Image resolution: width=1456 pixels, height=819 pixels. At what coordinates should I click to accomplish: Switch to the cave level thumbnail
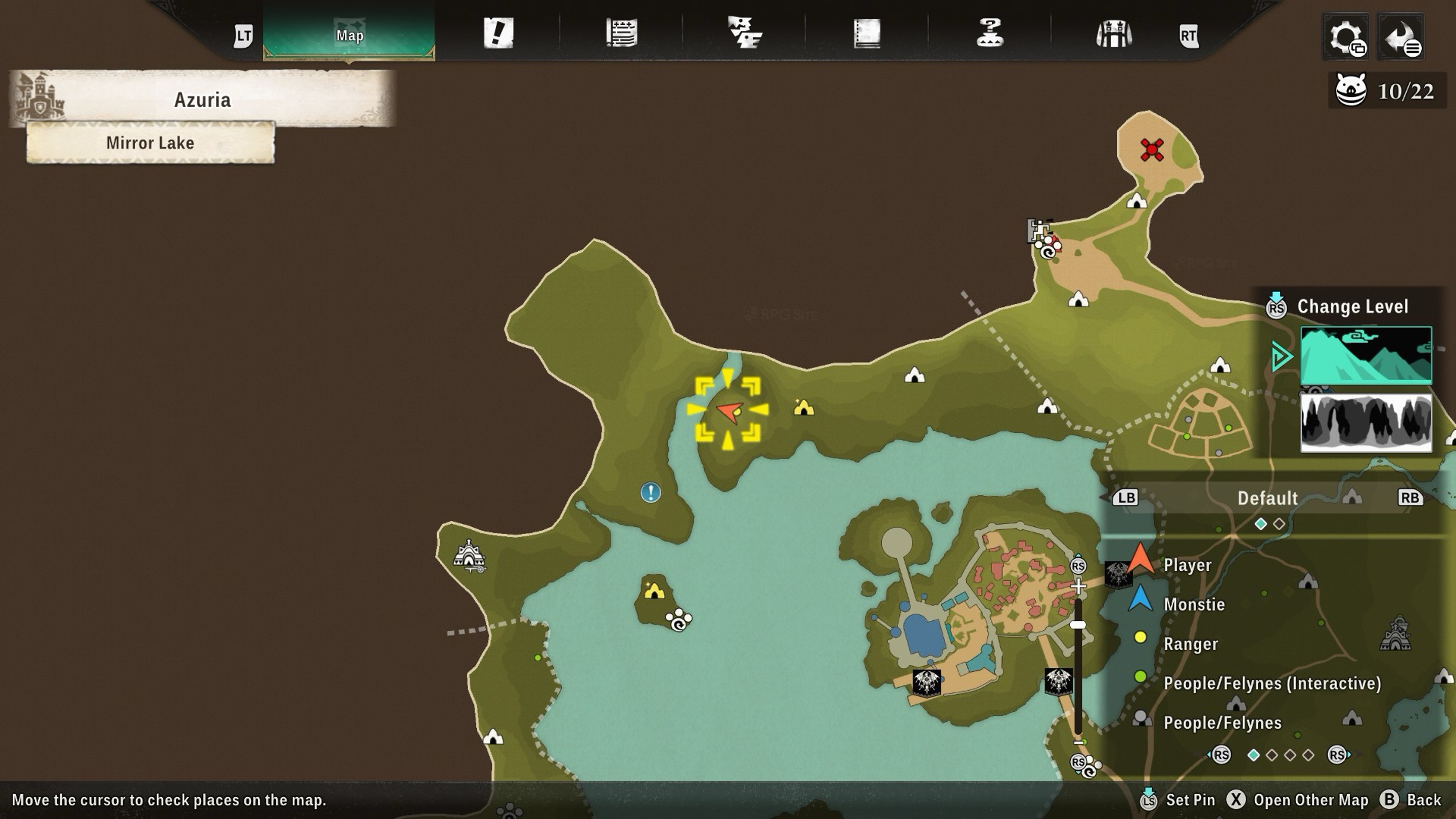(x=1366, y=423)
